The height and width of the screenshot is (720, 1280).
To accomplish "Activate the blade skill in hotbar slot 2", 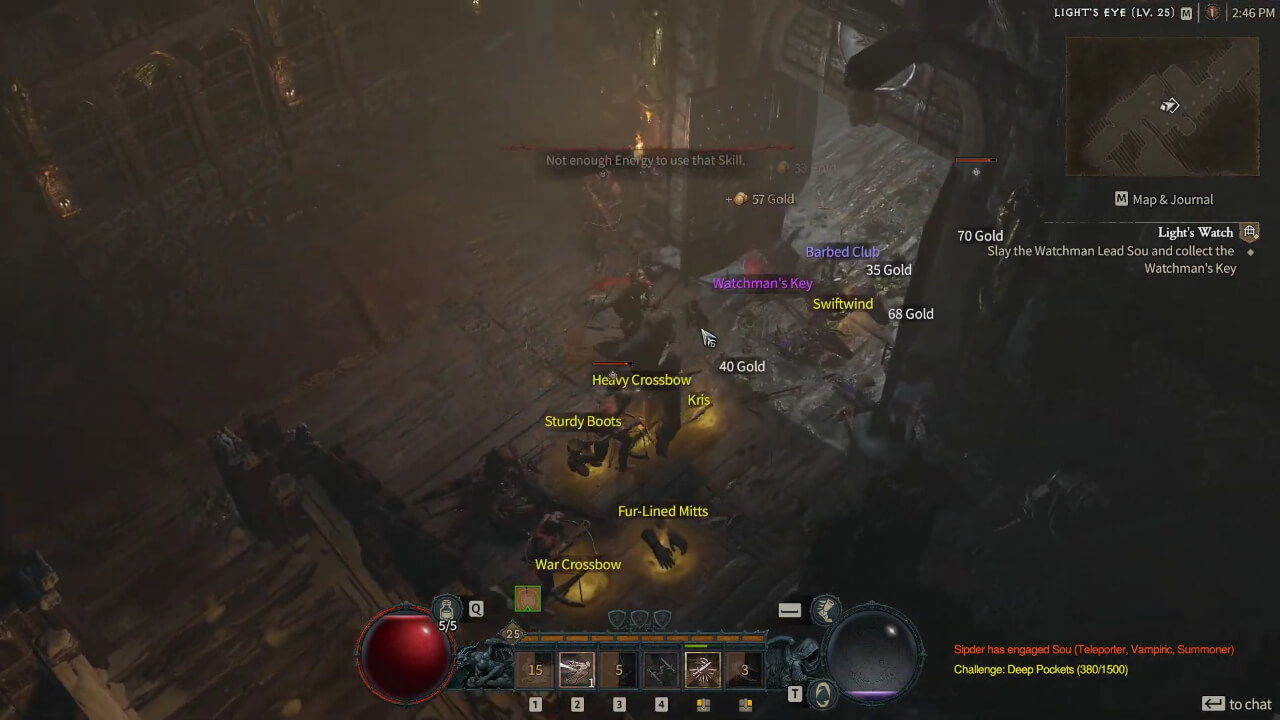I will pos(577,669).
